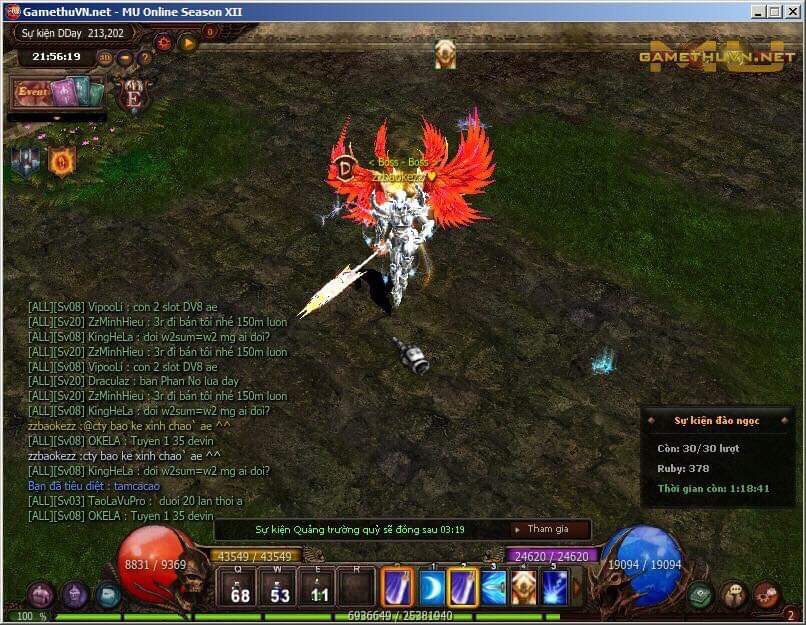Click the orange play arrow button
Screen dimensions: 806x625
click(187, 42)
